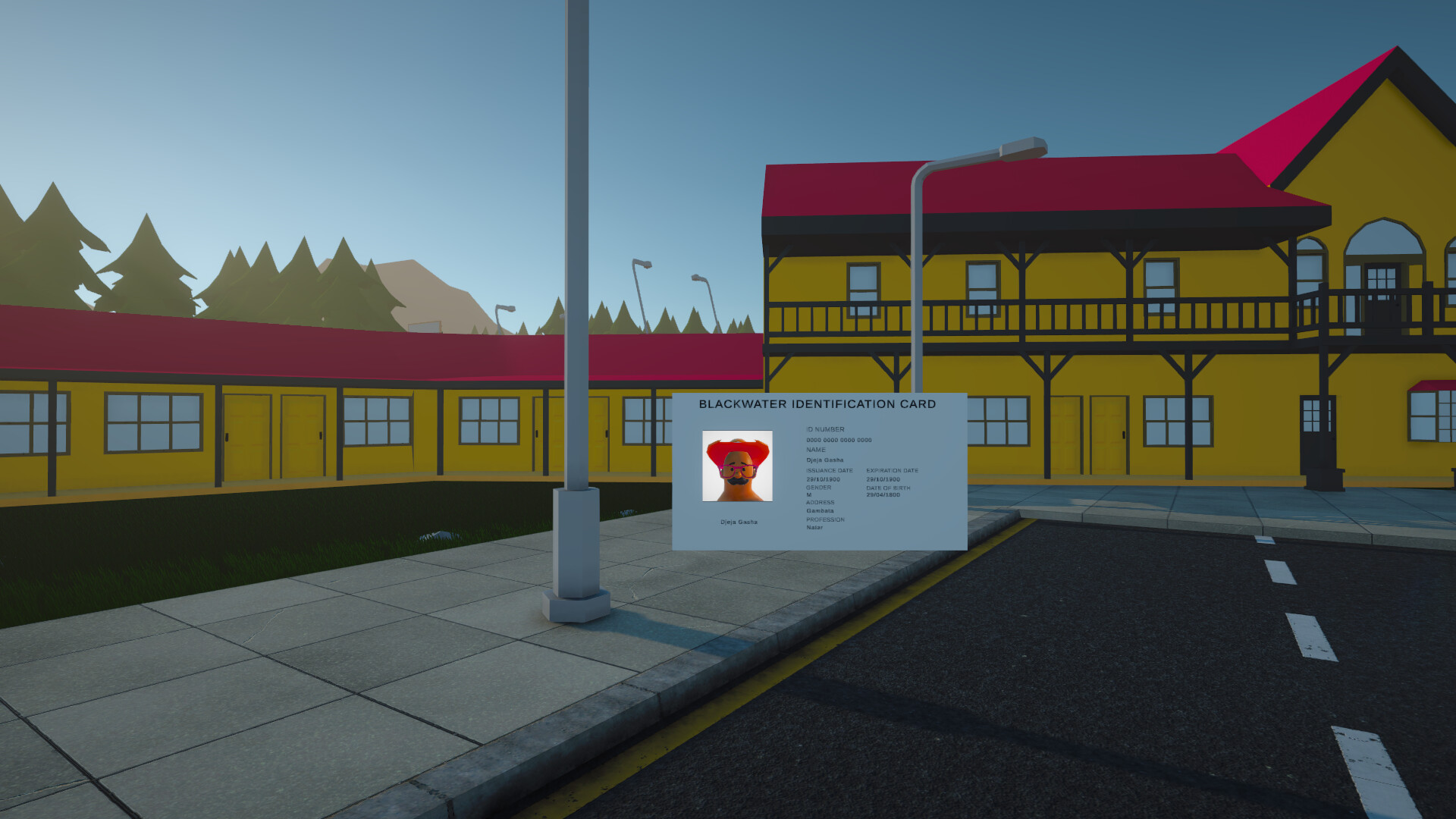Click the ISSUANCE DATE 29/10/1900
This screenshot has height=819, width=1456.
824,479
